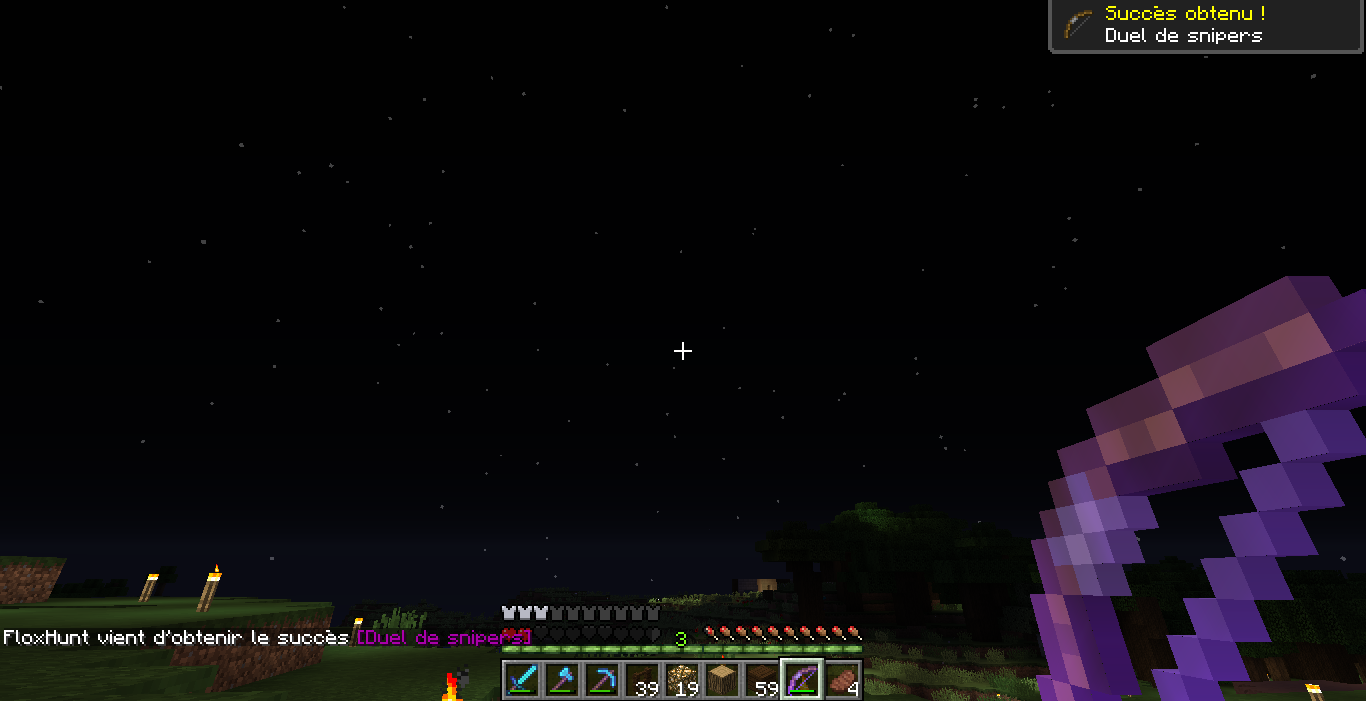Select the diamond pickaxe hotbar slot
This screenshot has width=1366, height=701.
pyautogui.click(x=602, y=680)
